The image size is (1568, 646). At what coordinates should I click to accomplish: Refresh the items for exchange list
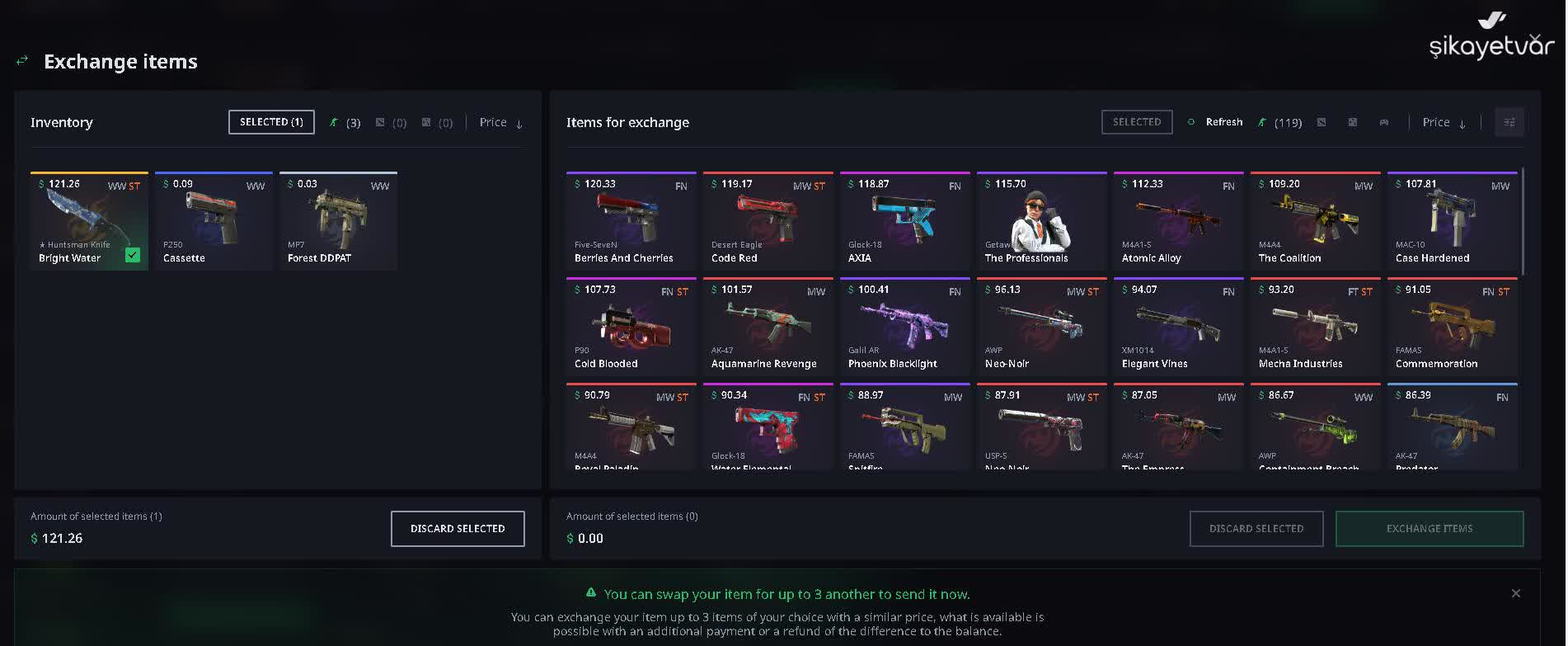(x=1216, y=122)
